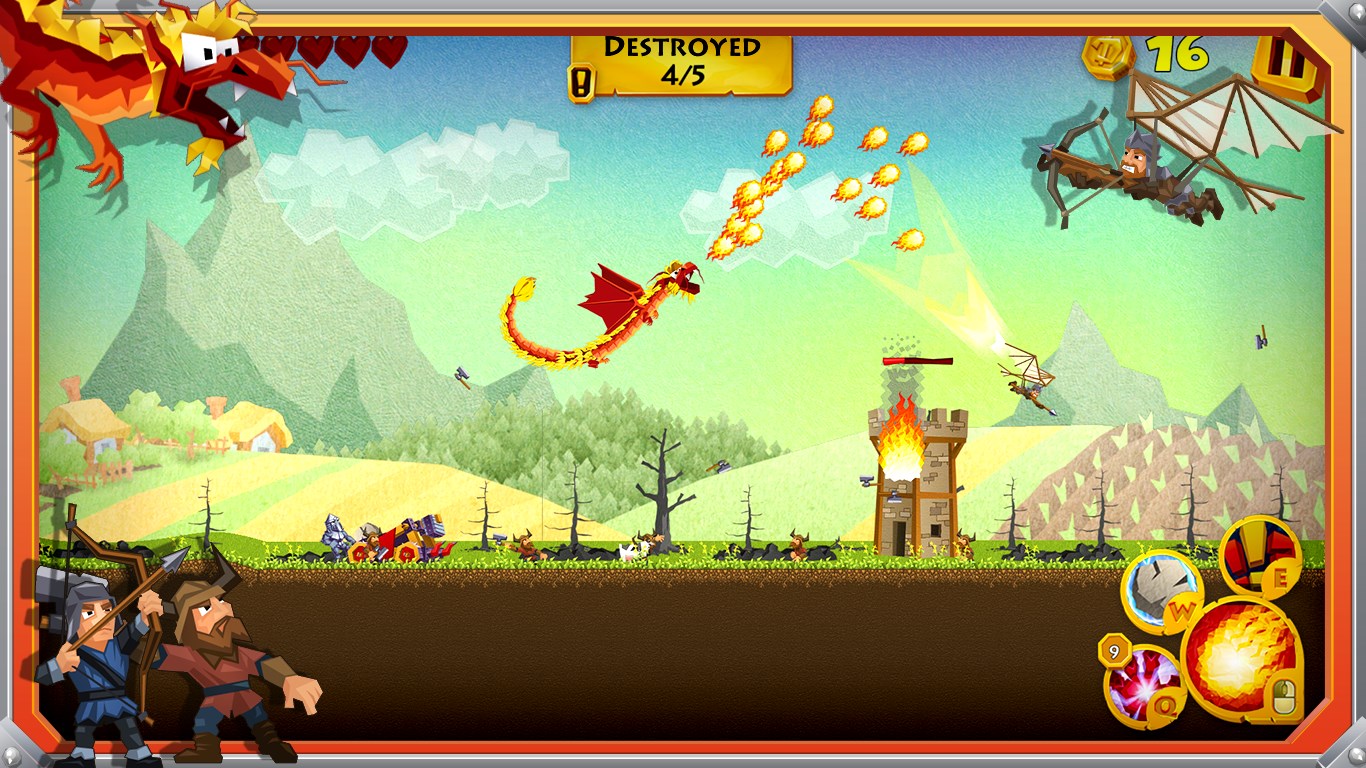Activate the exclamation mark ability marked E
This screenshot has width=1366, height=768.
click(1260, 555)
